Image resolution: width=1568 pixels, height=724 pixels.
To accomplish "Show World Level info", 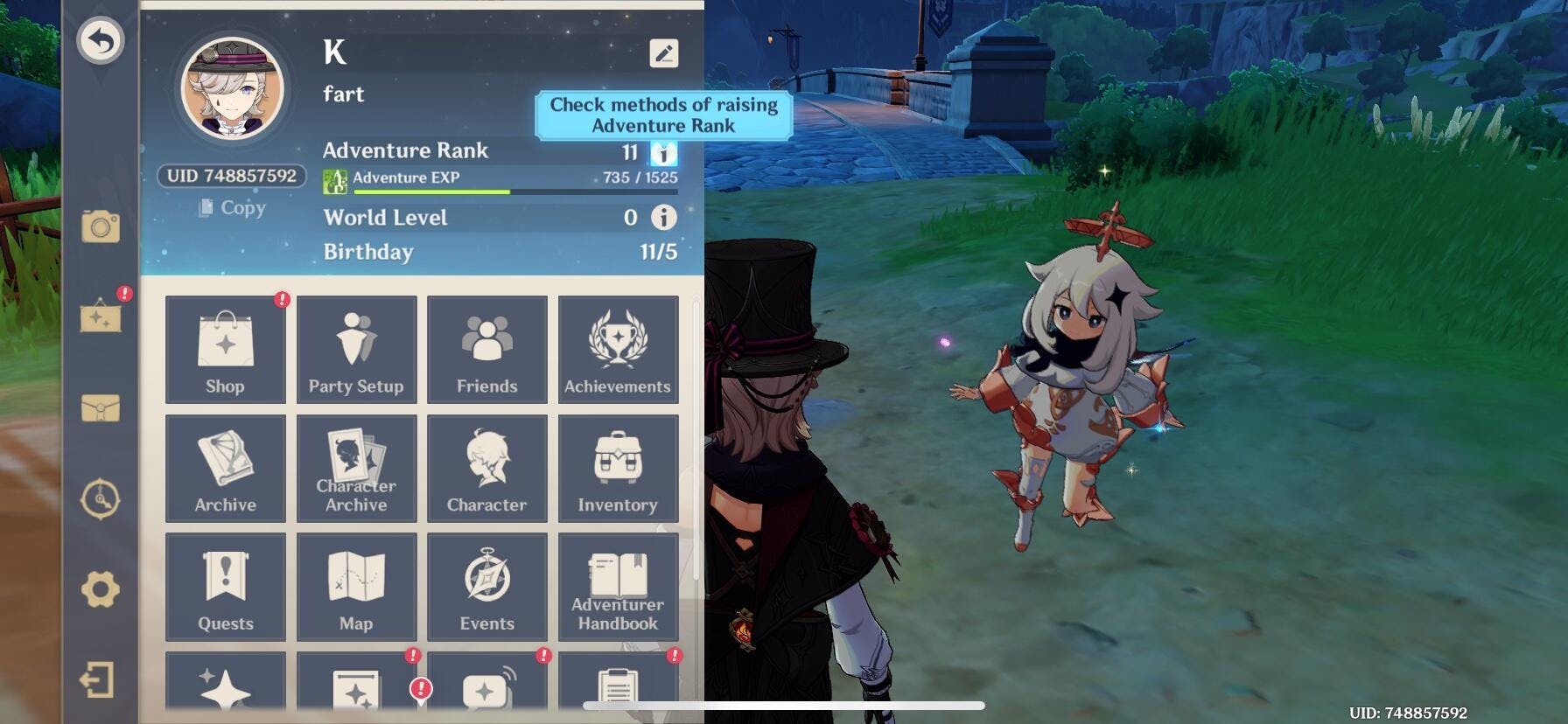I will pos(664,217).
